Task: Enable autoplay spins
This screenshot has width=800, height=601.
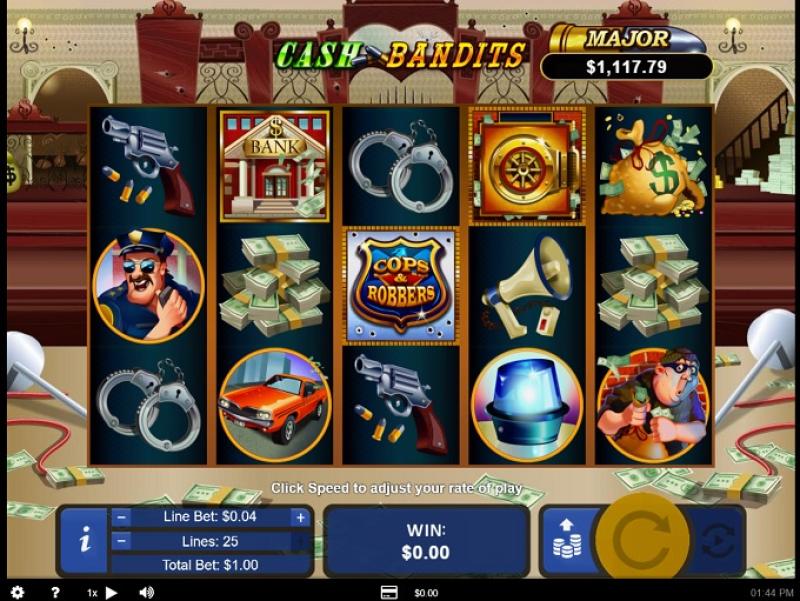Action: (x=717, y=541)
